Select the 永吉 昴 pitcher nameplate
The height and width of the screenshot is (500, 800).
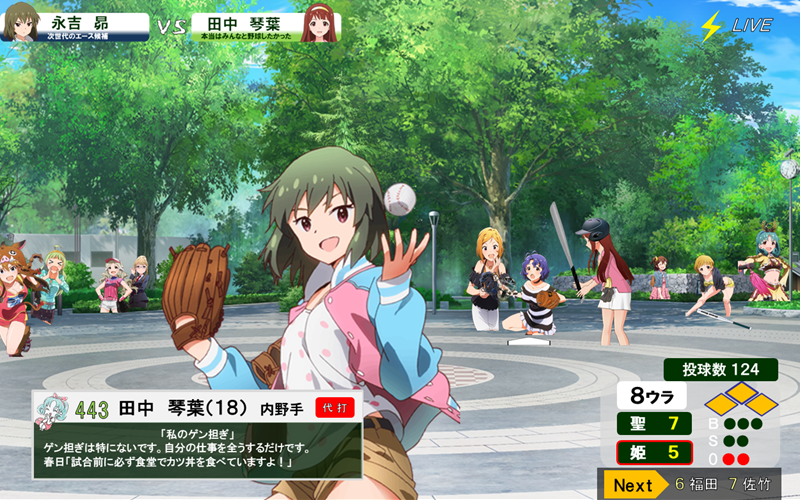point(82,25)
